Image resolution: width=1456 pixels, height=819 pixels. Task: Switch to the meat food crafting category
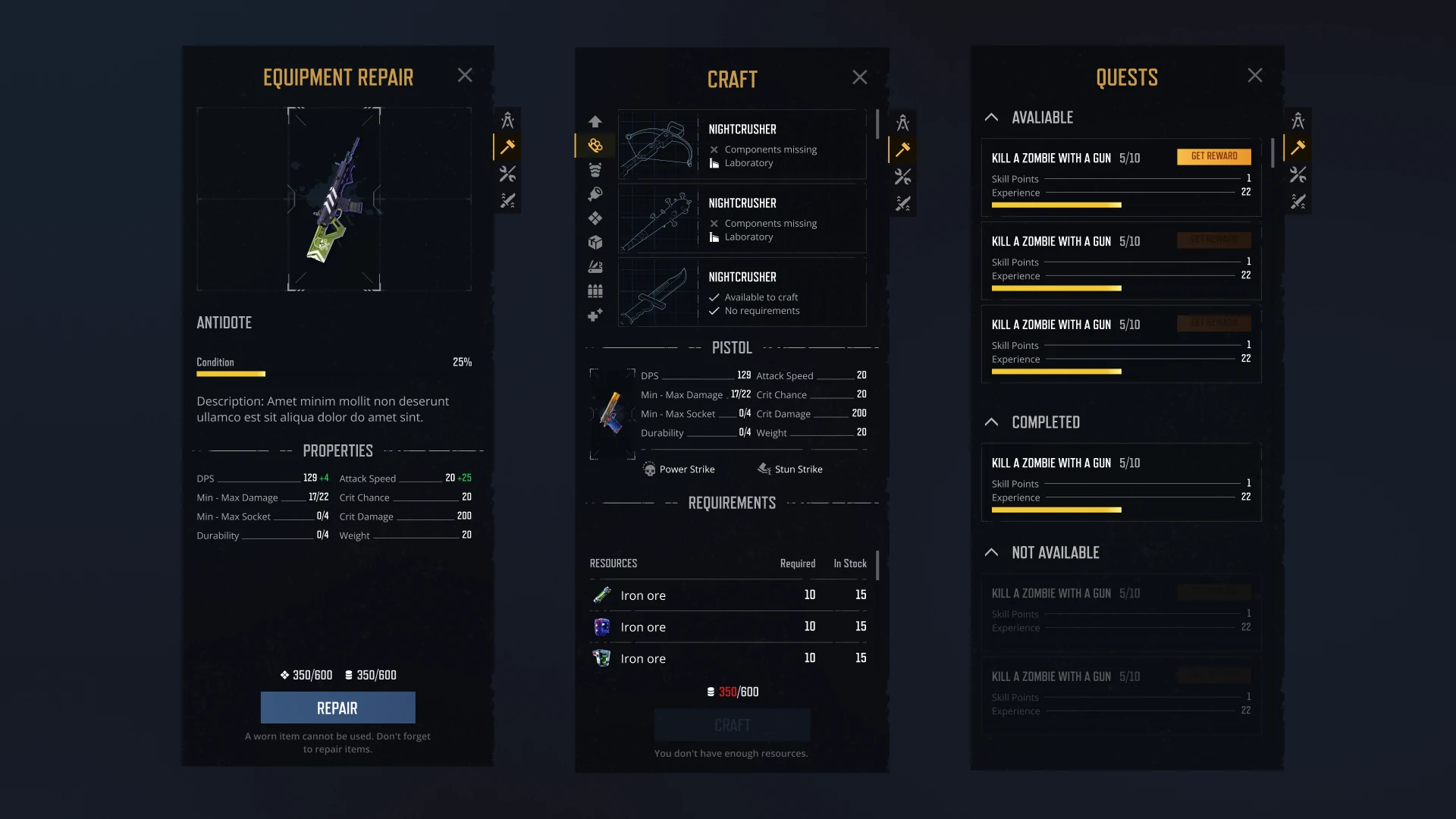(595, 194)
